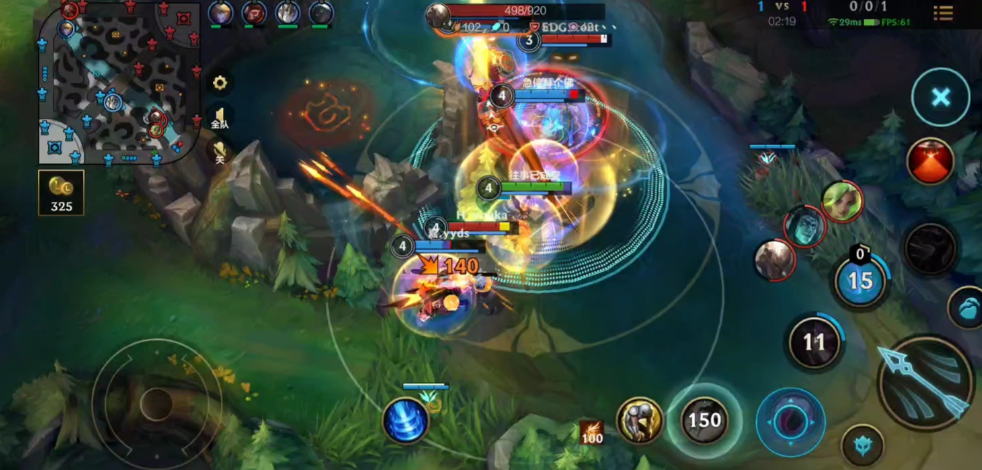Image resolution: width=982 pixels, height=470 pixels.
Task: Tap the ability showing 15 cooldown
Action: pyautogui.click(x=860, y=280)
